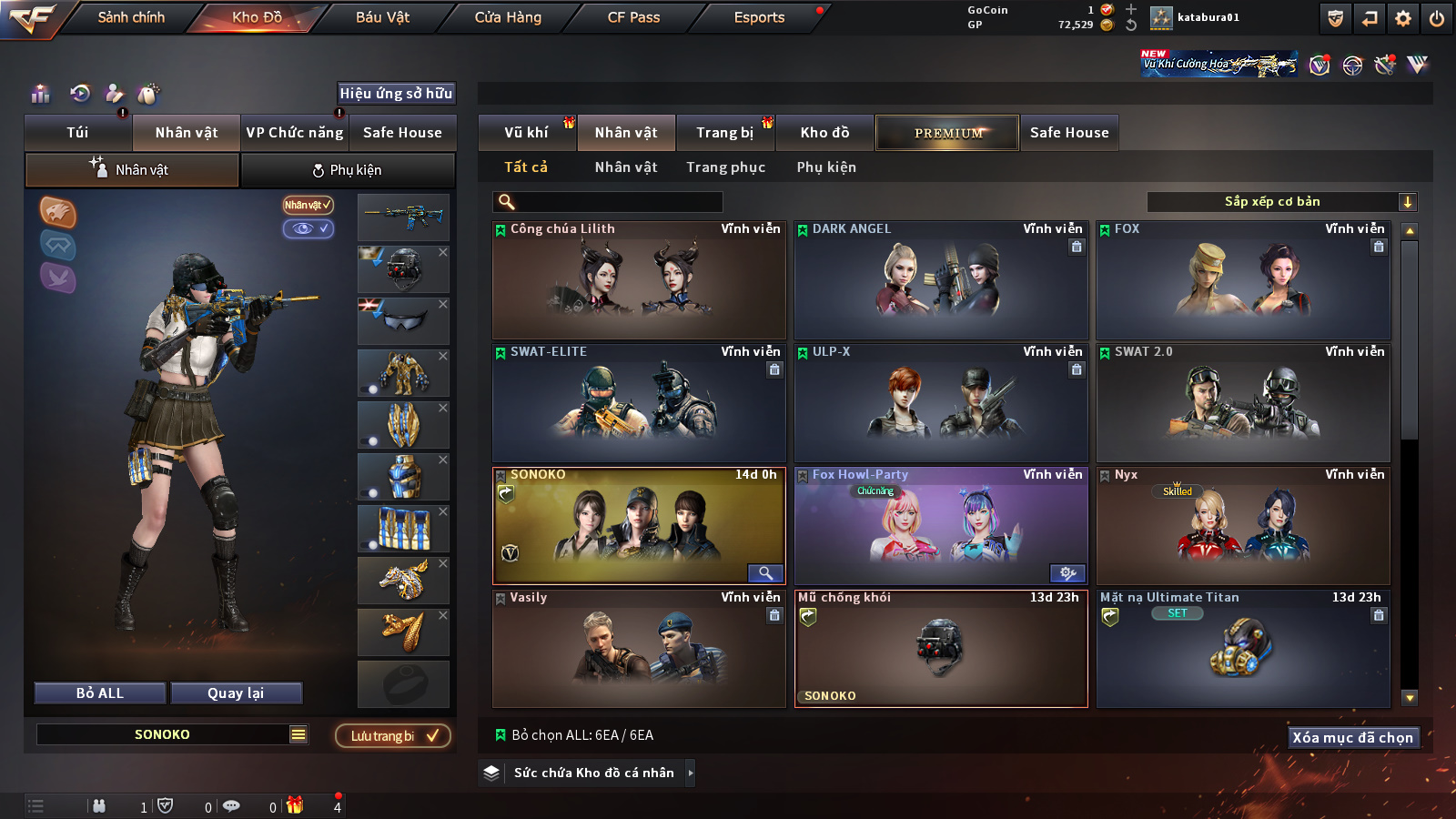Go to the Cửa Hàng shop
Viewport: 1456px width, 819px height.
pyautogui.click(x=508, y=17)
